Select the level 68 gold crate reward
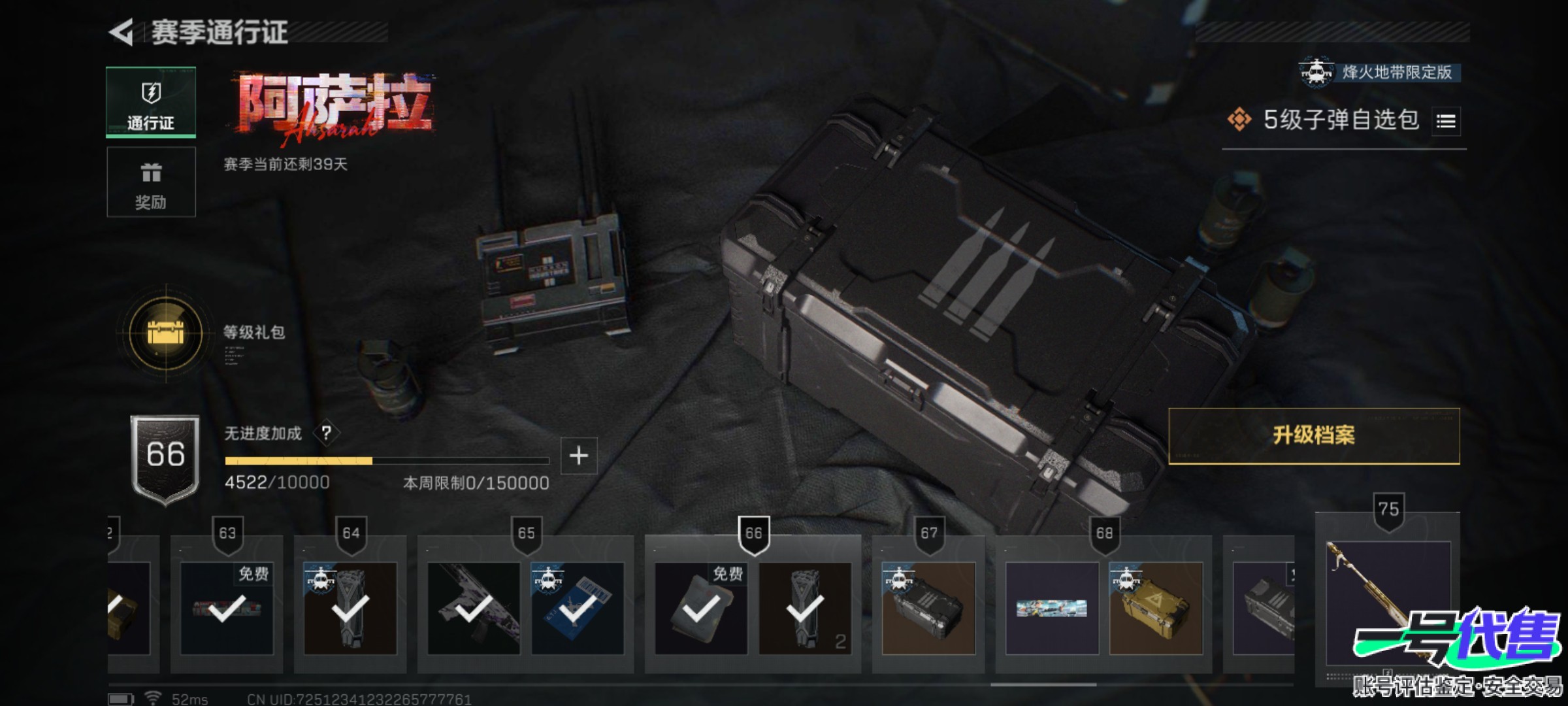1568x706 pixels. tap(1156, 608)
